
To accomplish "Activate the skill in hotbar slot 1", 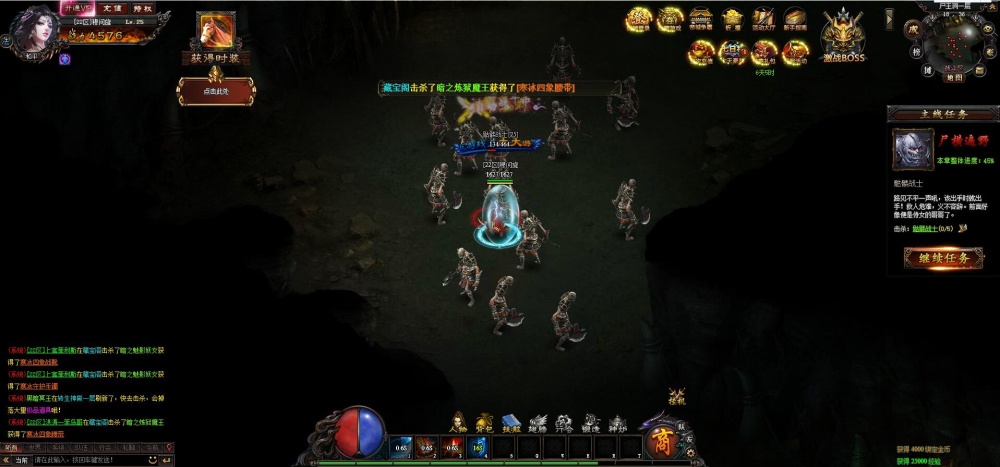I will coord(400,447).
